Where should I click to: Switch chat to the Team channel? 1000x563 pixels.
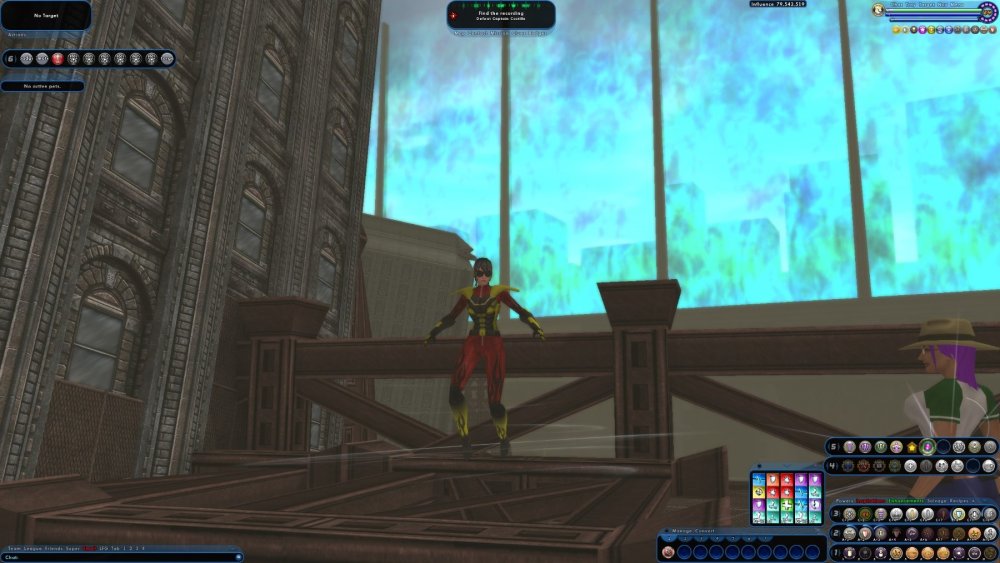pos(14,548)
